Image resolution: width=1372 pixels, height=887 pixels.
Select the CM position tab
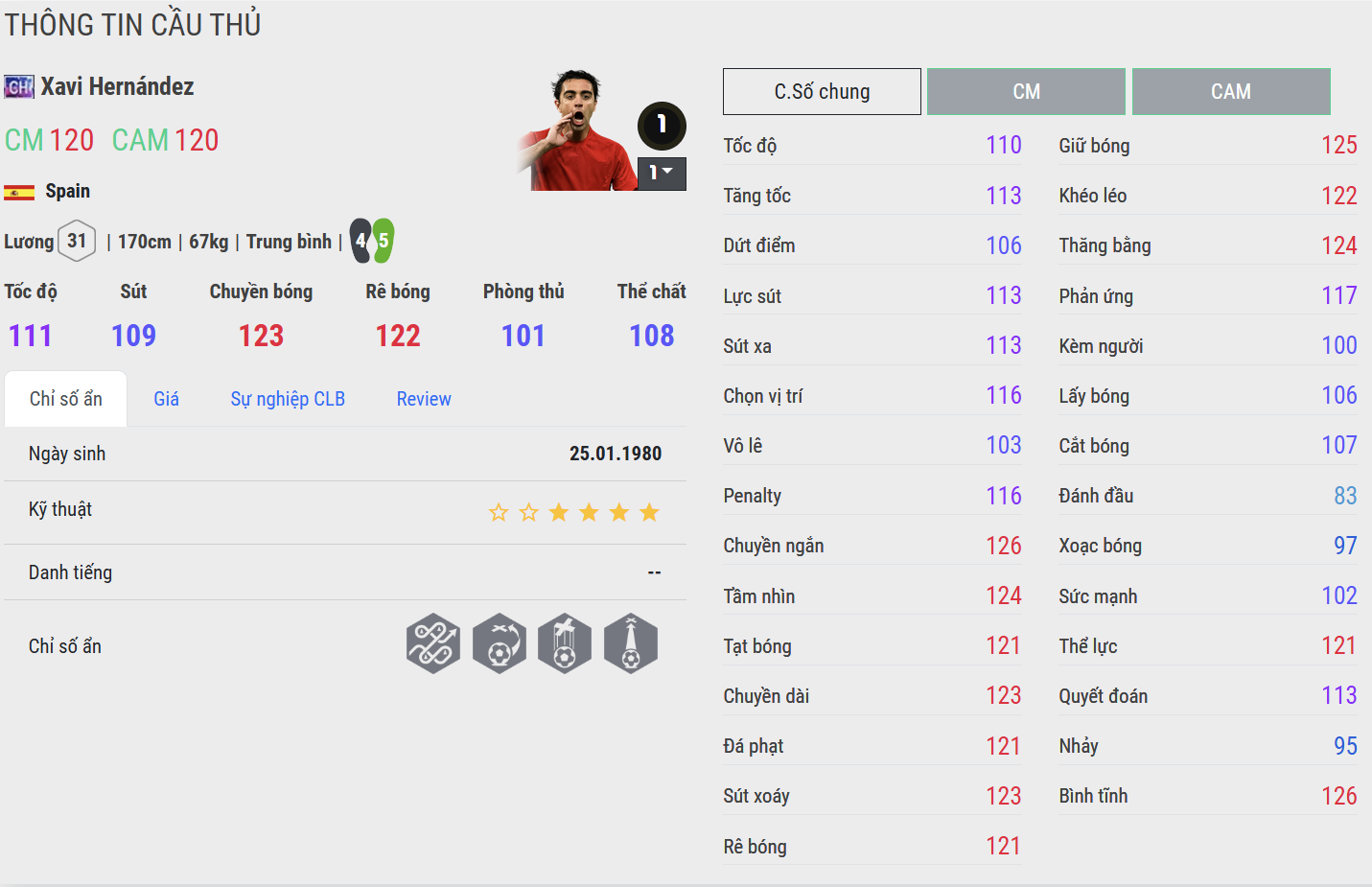[x=1026, y=92]
